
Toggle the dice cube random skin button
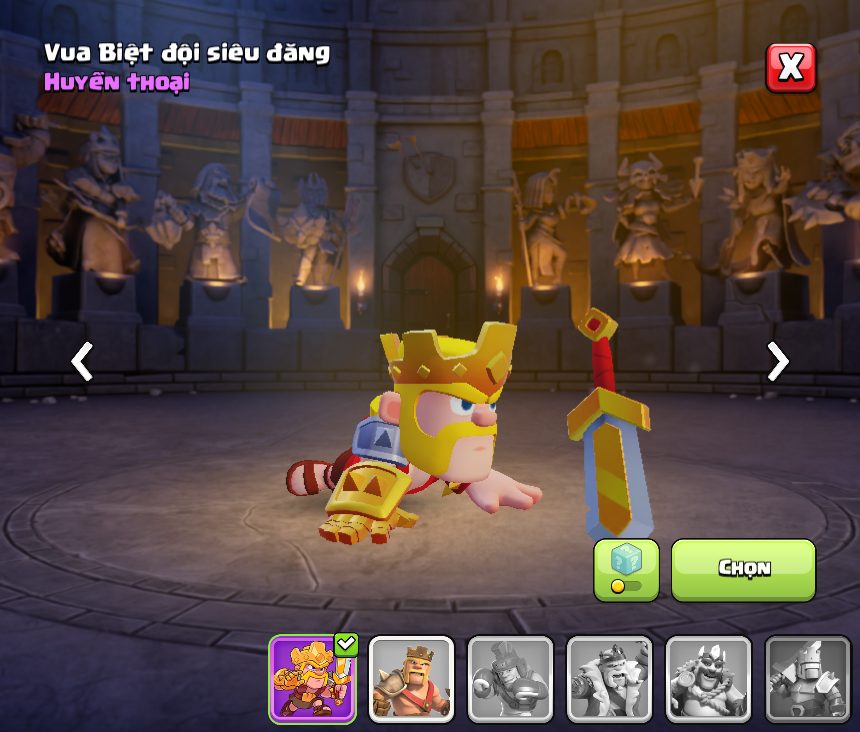point(626,569)
